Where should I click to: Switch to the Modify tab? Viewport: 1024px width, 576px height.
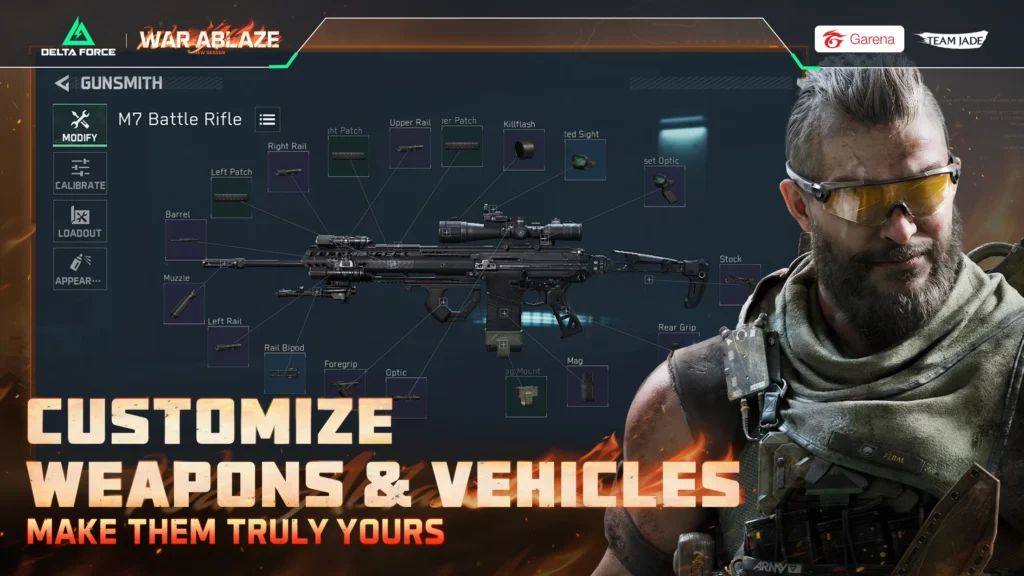click(x=80, y=126)
